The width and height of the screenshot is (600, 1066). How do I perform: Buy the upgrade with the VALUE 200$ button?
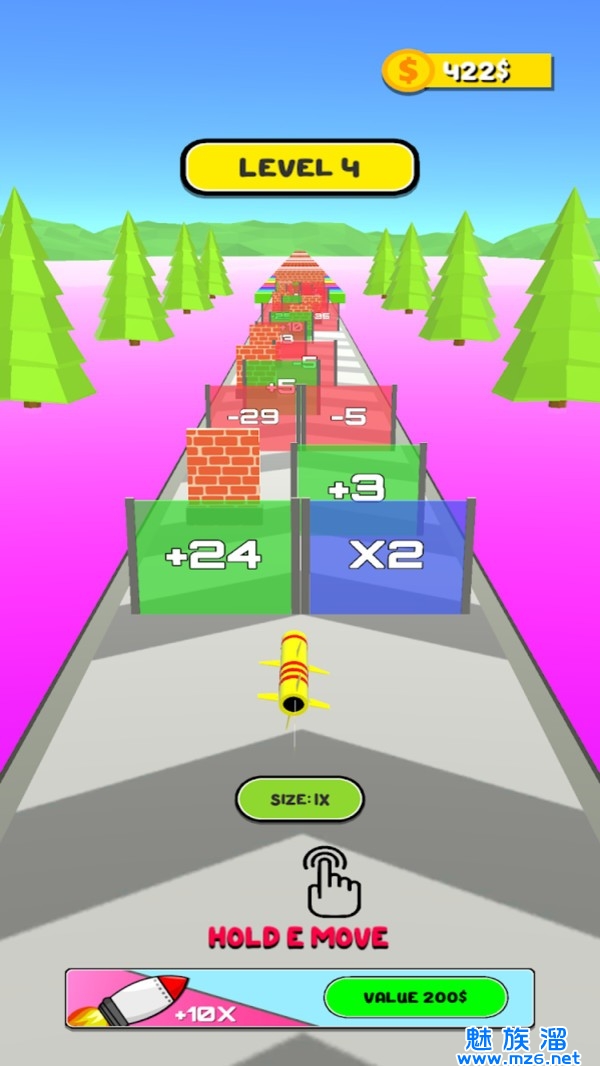(x=415, y=997)
